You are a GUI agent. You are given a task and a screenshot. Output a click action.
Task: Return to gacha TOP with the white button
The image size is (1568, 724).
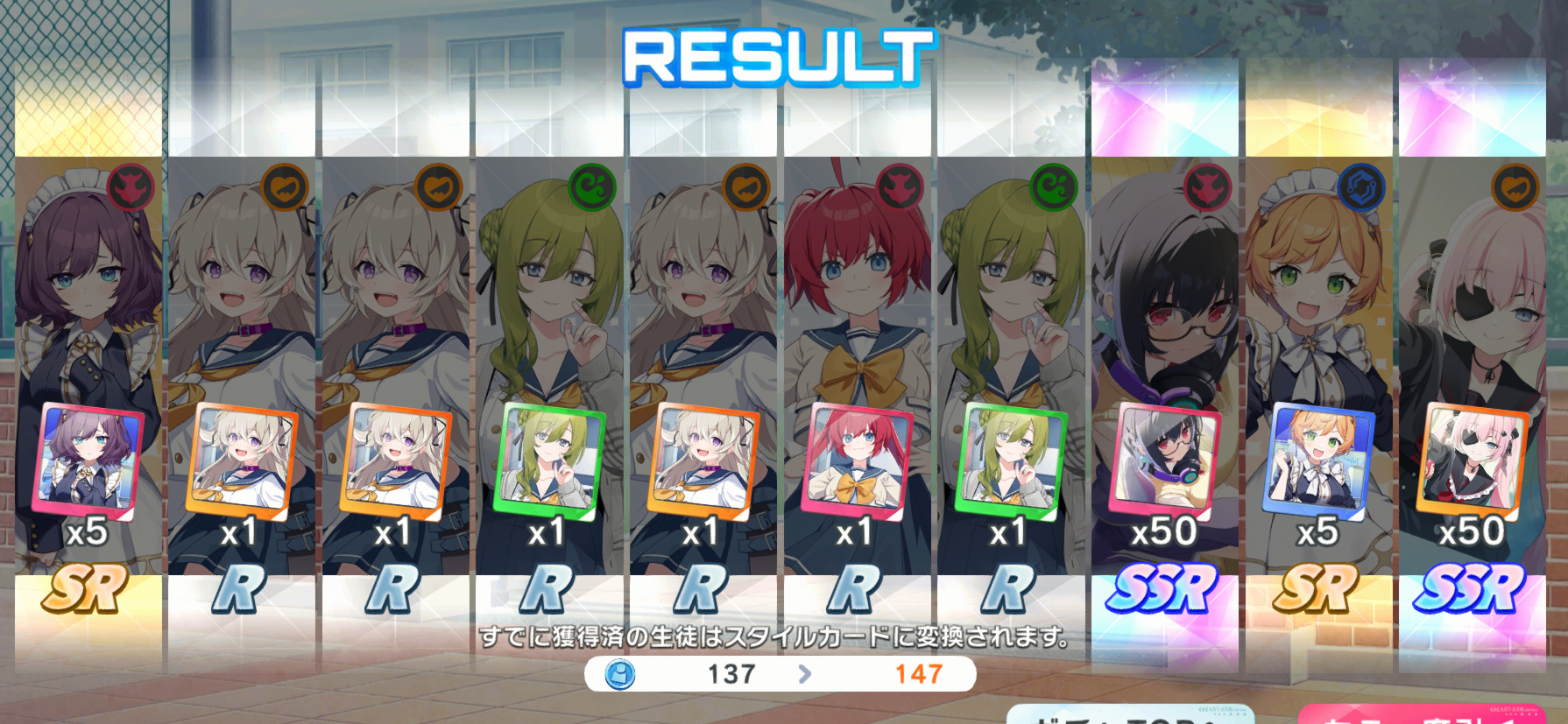coord(1130,714)
